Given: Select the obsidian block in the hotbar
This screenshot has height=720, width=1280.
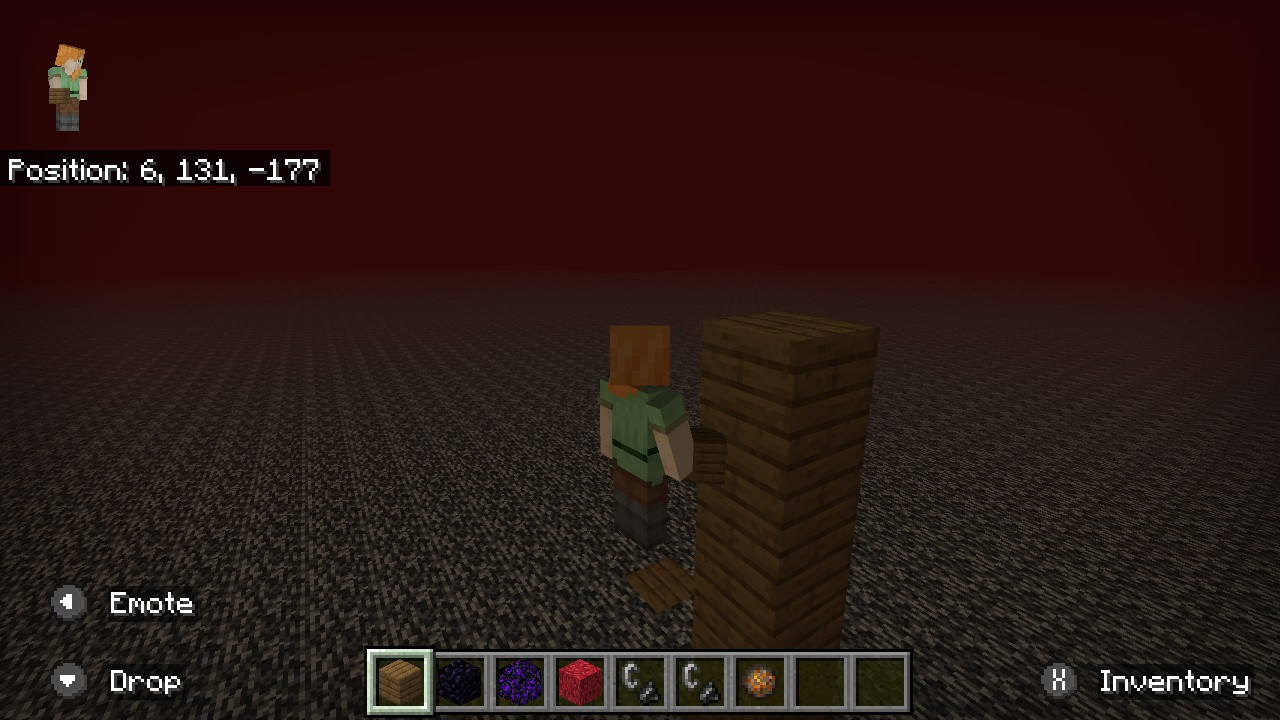Looking at the screenshot, I should 460,682.
